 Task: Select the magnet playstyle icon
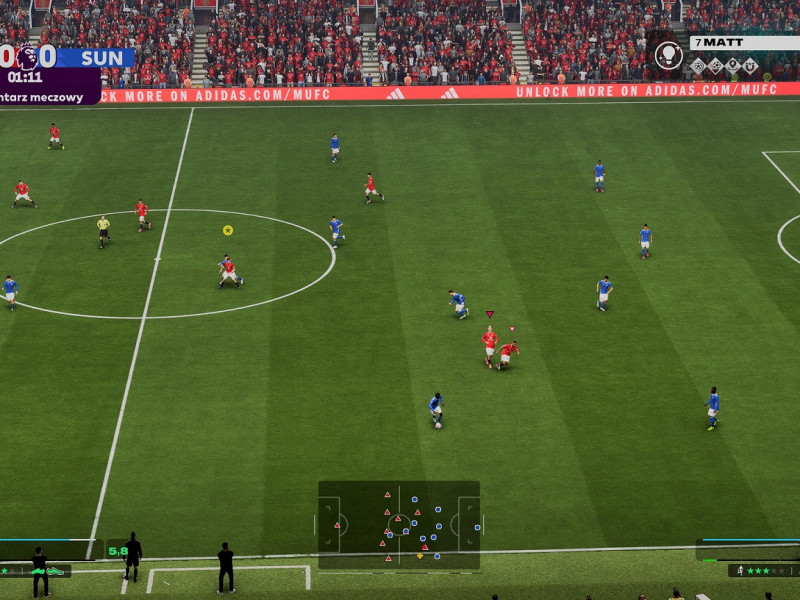coord(750,66)
